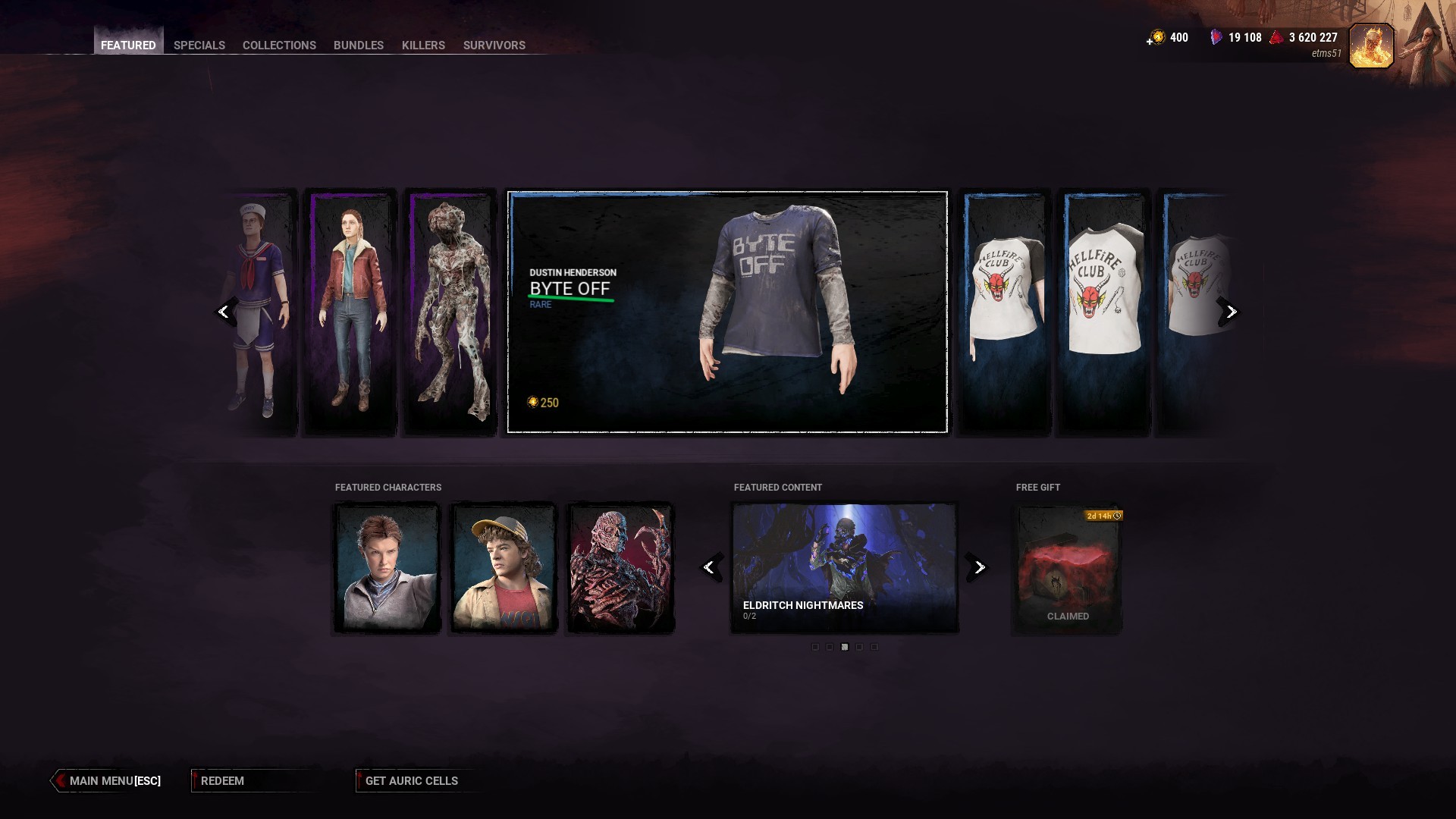Choose the red jacket survivor outfit card
The height and width of the screenshot is (819, 1456).
click(x=350, y=312)
